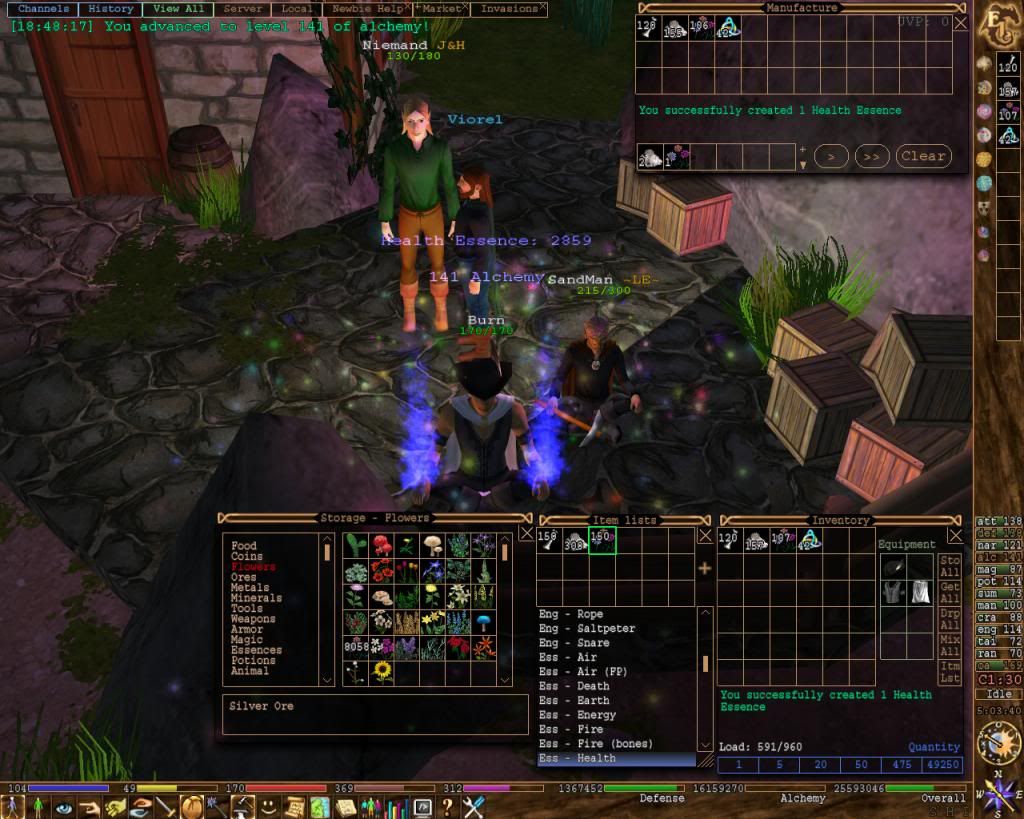The width and height of the screenshot is (1024, 819).
Task: Click the Sto All inventory button
Action: point(949,567)
